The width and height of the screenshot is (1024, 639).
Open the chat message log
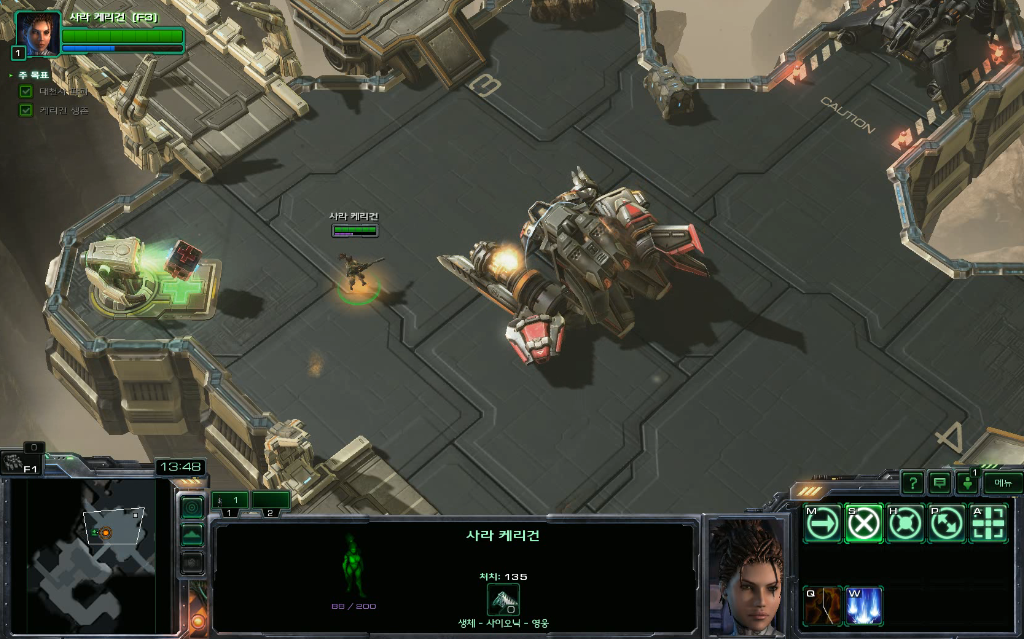939,483
